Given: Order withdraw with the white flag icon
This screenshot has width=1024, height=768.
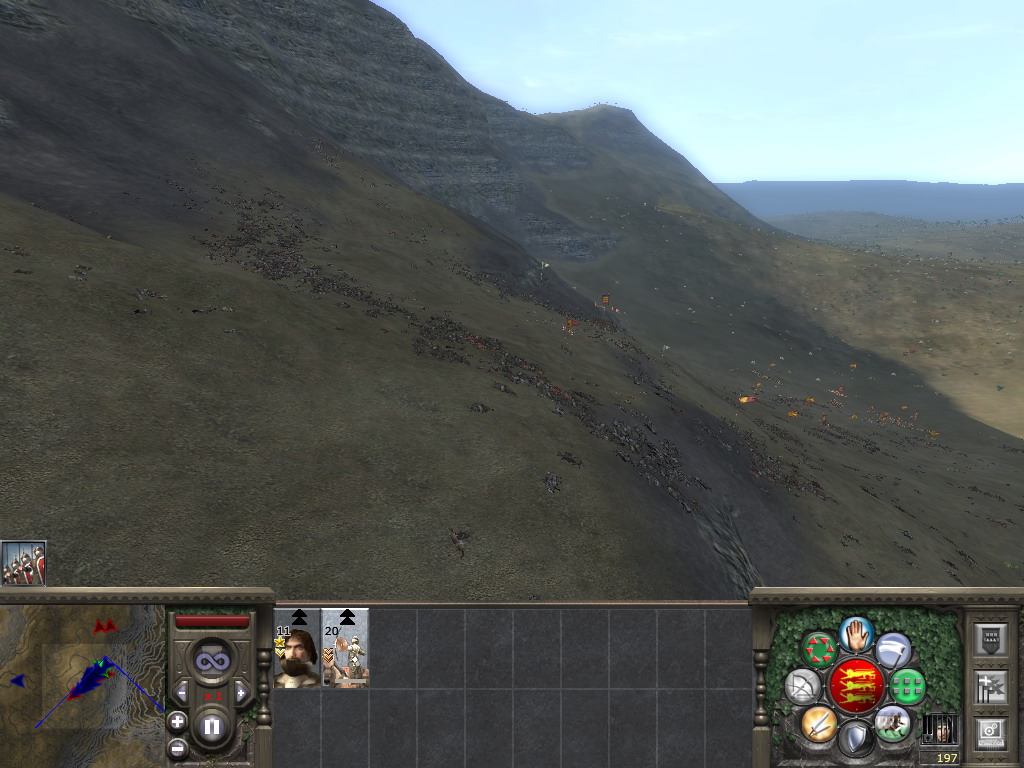Looking at the screenshot, I should (893, 650).
